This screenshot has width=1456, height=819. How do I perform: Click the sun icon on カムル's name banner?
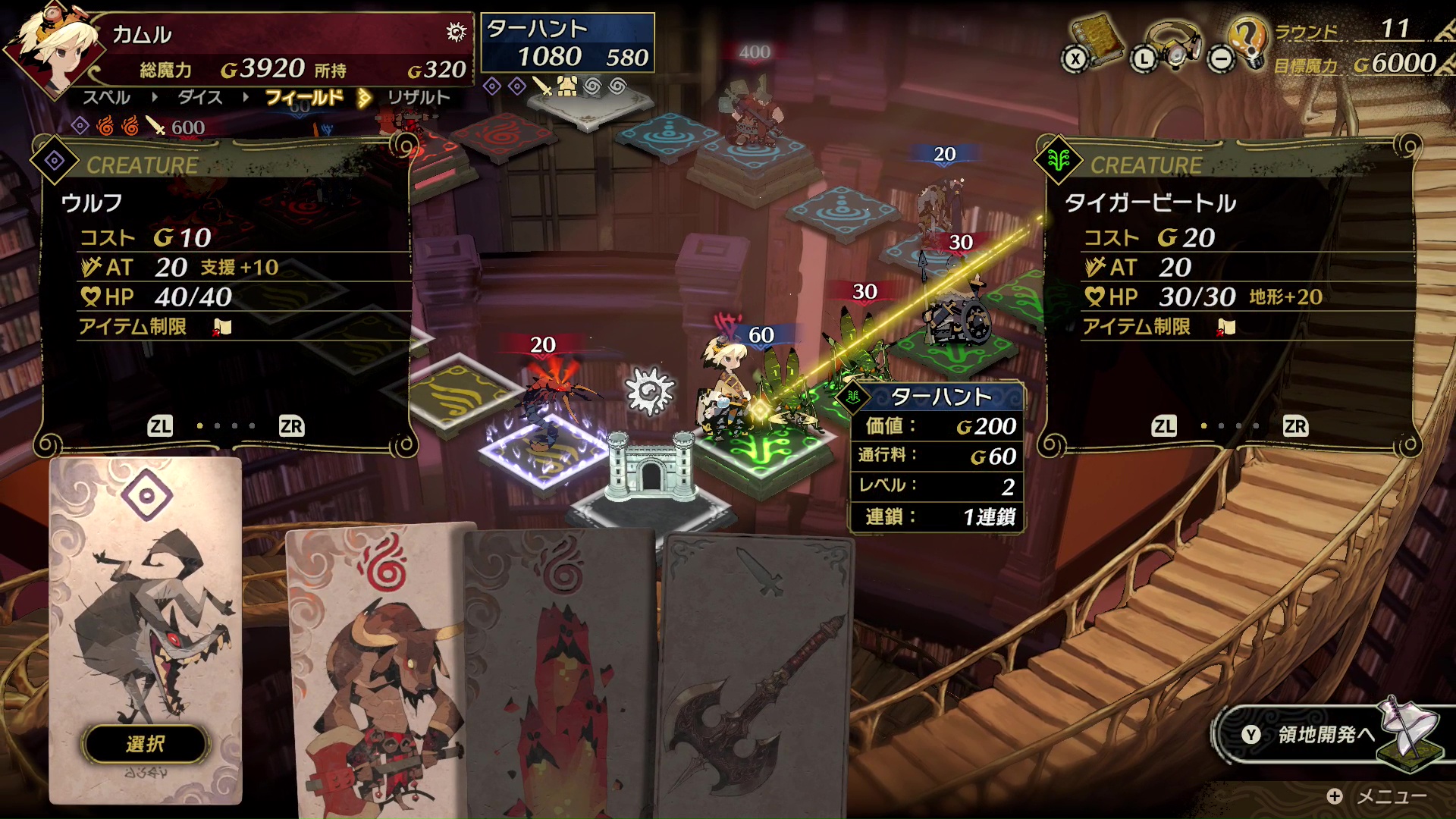point(454,33)
